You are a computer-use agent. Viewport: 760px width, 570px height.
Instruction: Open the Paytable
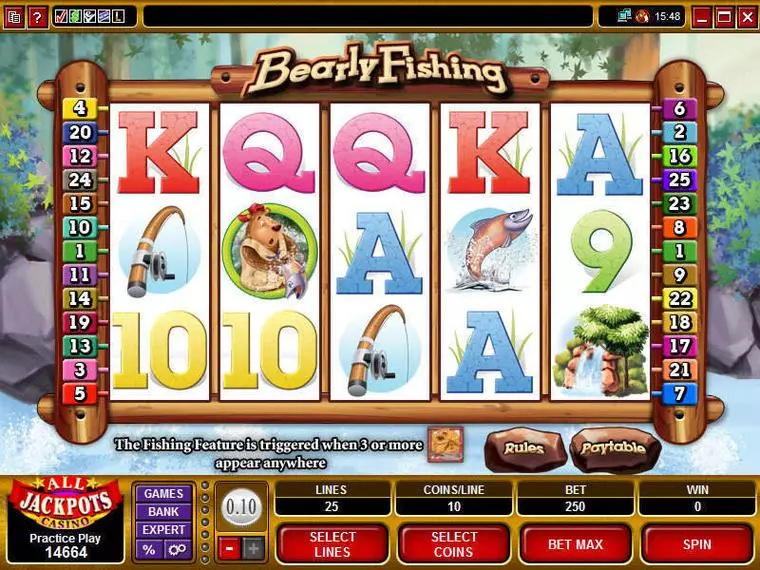612,449
